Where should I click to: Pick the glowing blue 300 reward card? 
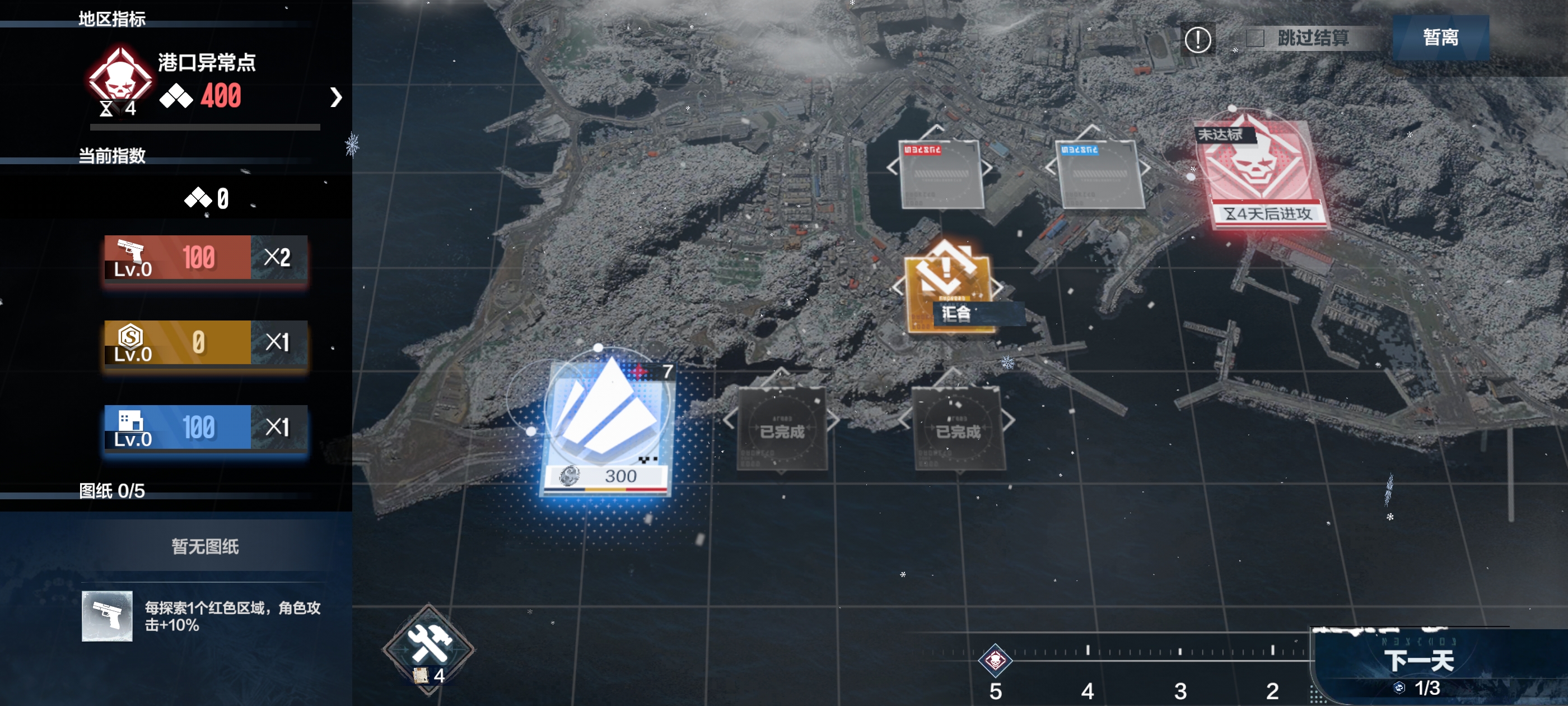coord(607,426)
